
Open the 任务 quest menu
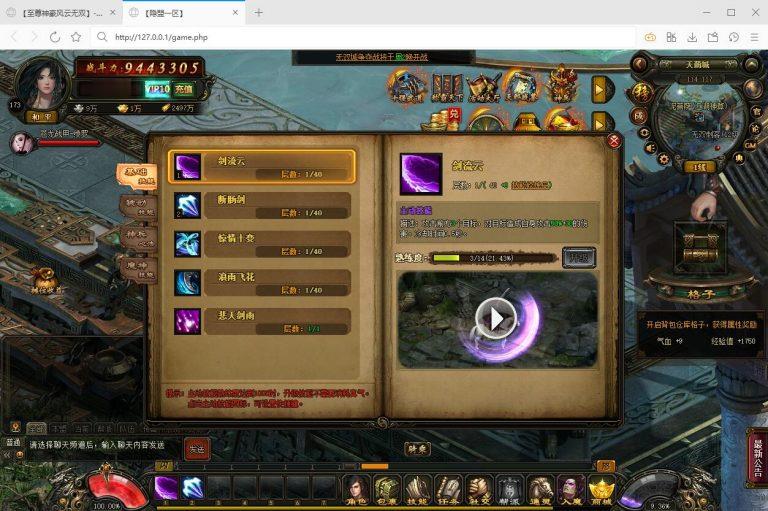click(449, 490)
